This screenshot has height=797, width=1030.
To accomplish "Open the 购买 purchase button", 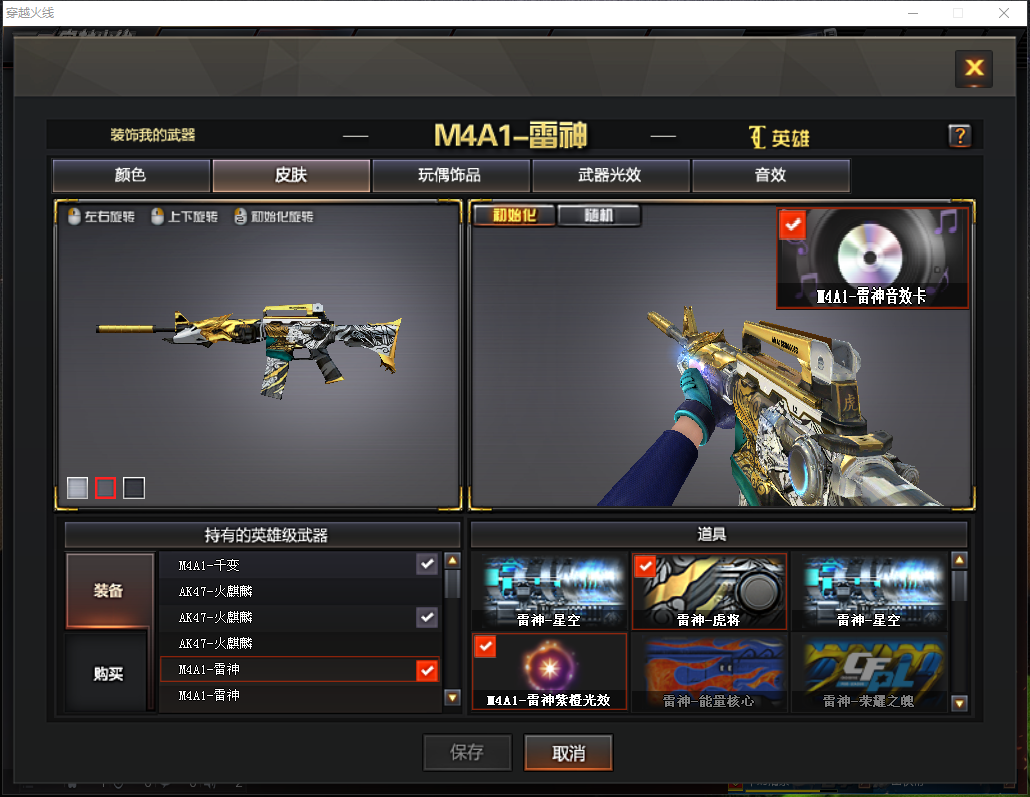I will click(109, 674).
